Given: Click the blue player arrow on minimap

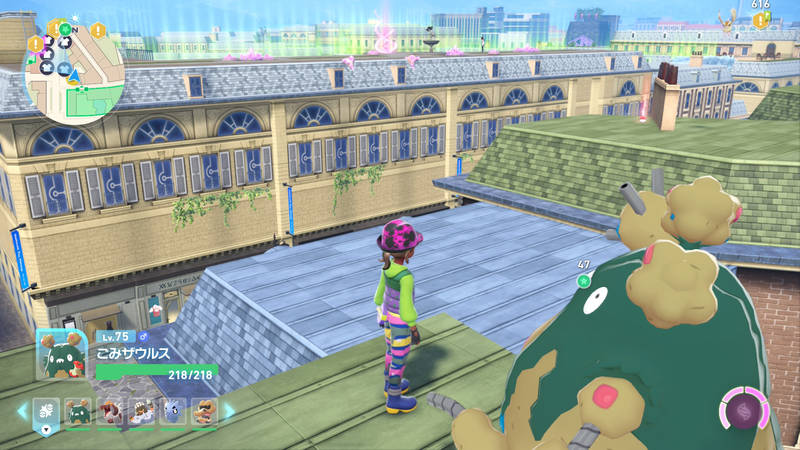Looking at the screenshot, I should coord(73,74).
